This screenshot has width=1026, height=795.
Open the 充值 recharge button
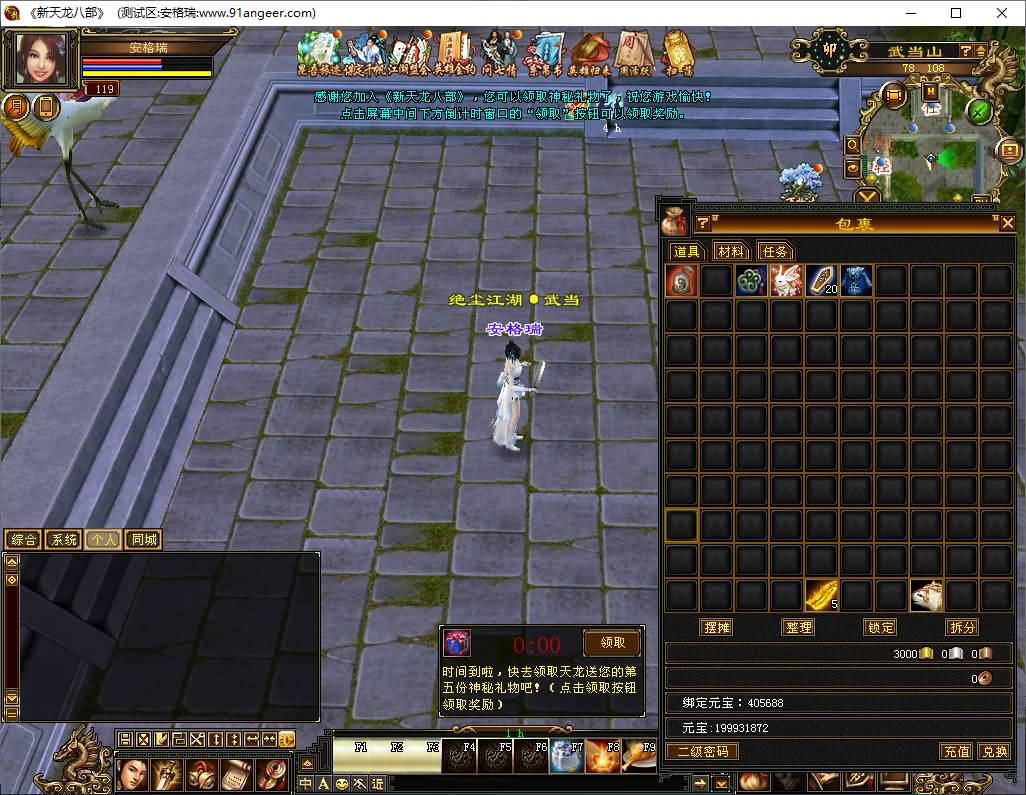956,751
